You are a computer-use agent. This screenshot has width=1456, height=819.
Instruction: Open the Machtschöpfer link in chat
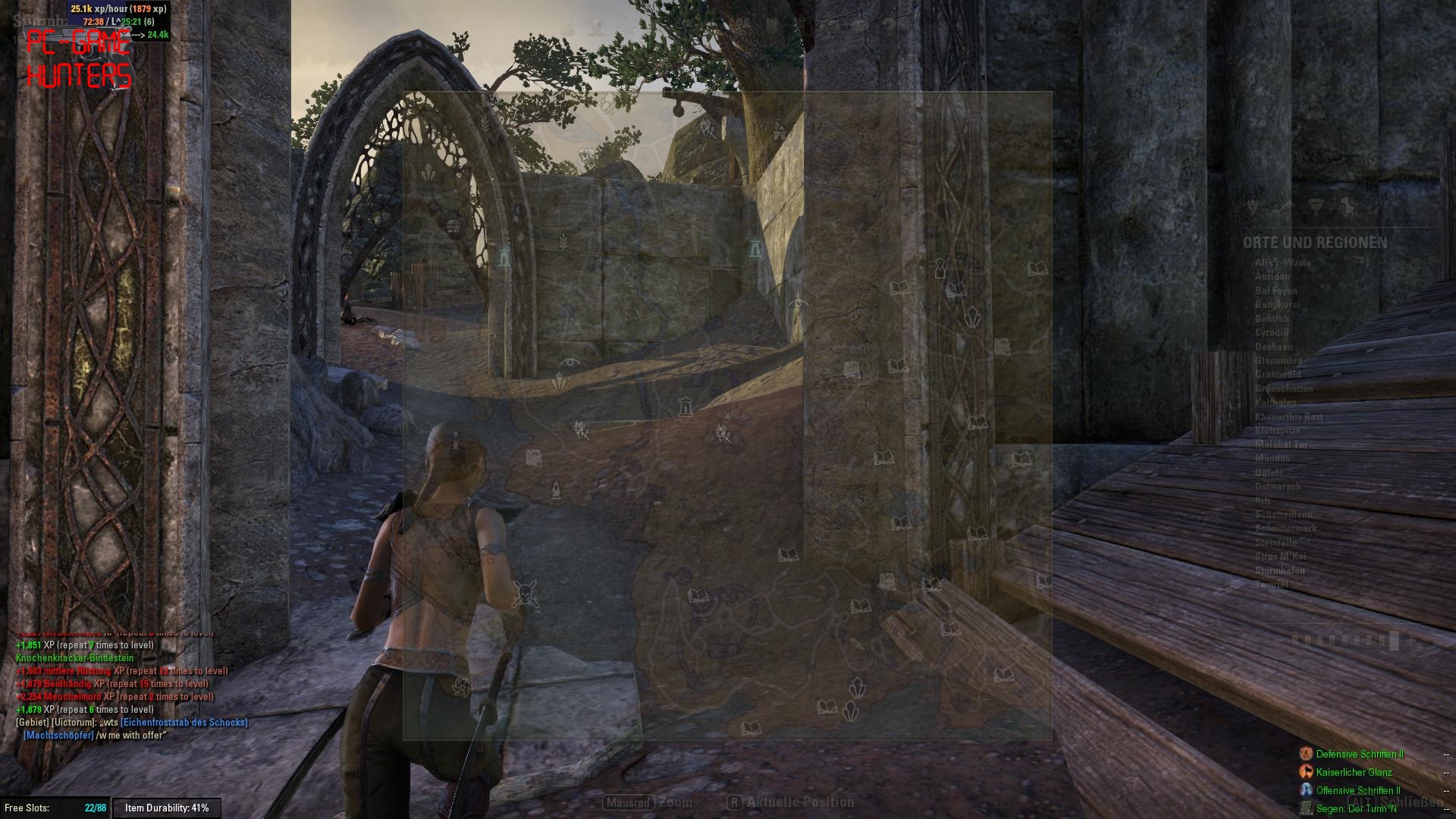[58, 736]
